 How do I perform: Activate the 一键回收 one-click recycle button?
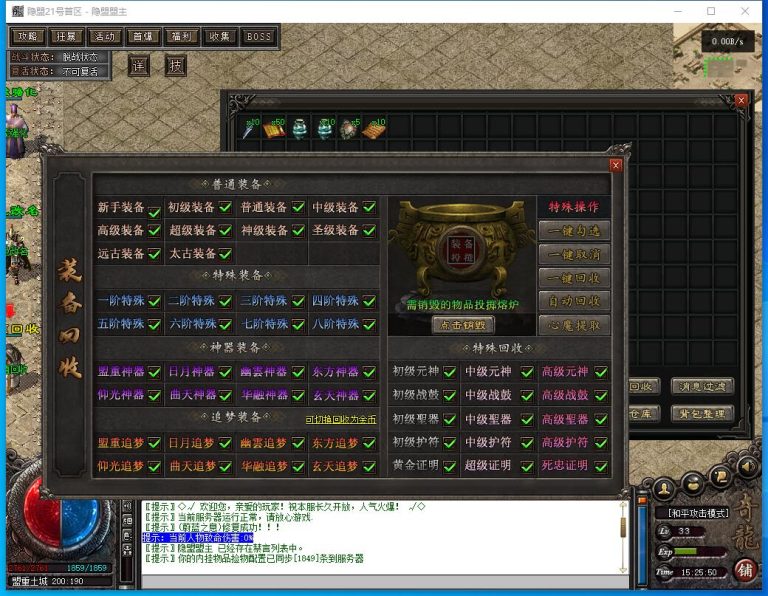[574, 278]
